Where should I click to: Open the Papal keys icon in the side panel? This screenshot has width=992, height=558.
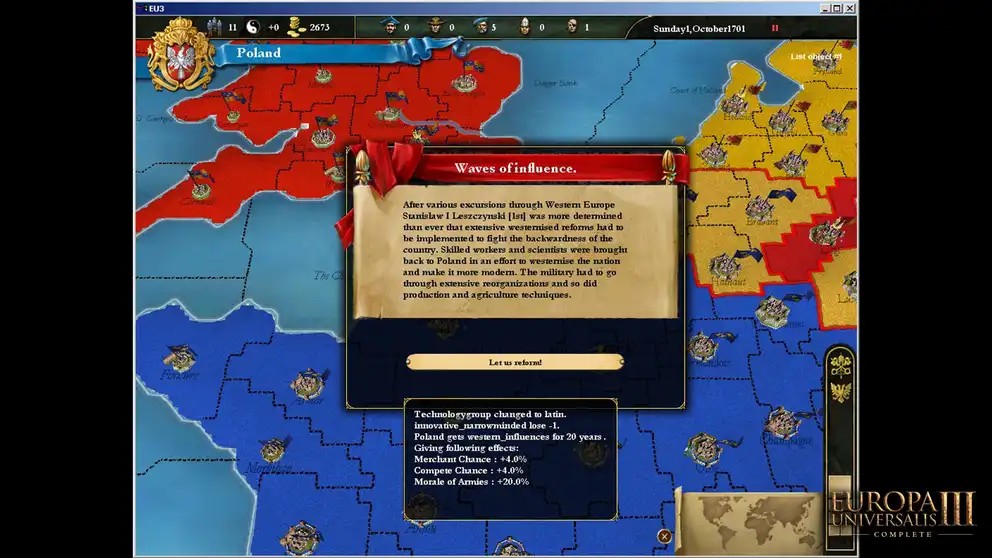[x=840, y=362]
